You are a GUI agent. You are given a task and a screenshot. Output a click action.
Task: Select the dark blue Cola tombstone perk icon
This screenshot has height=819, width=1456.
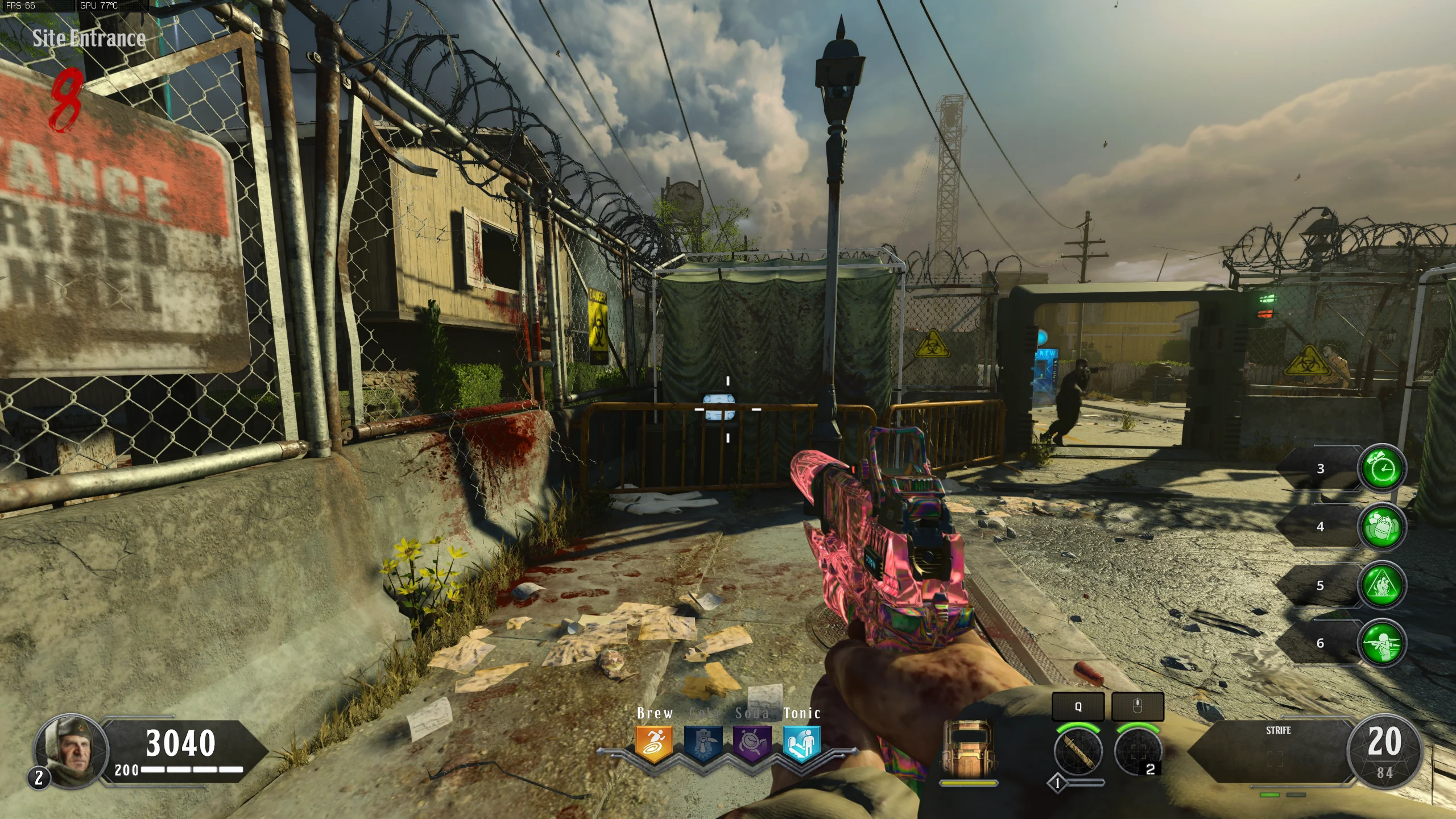703,743
